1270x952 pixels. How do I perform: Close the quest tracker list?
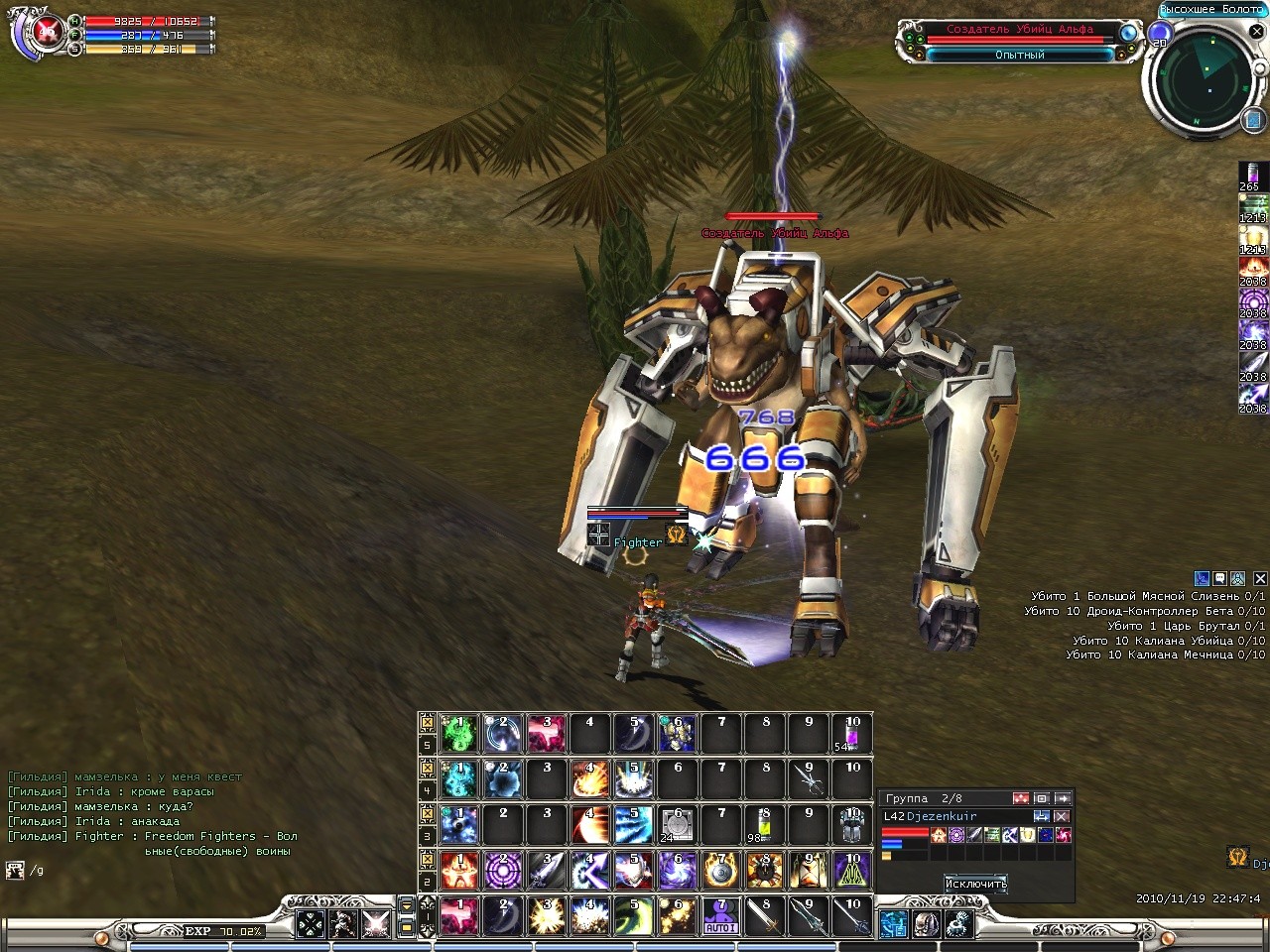(x=1260, y=578)
